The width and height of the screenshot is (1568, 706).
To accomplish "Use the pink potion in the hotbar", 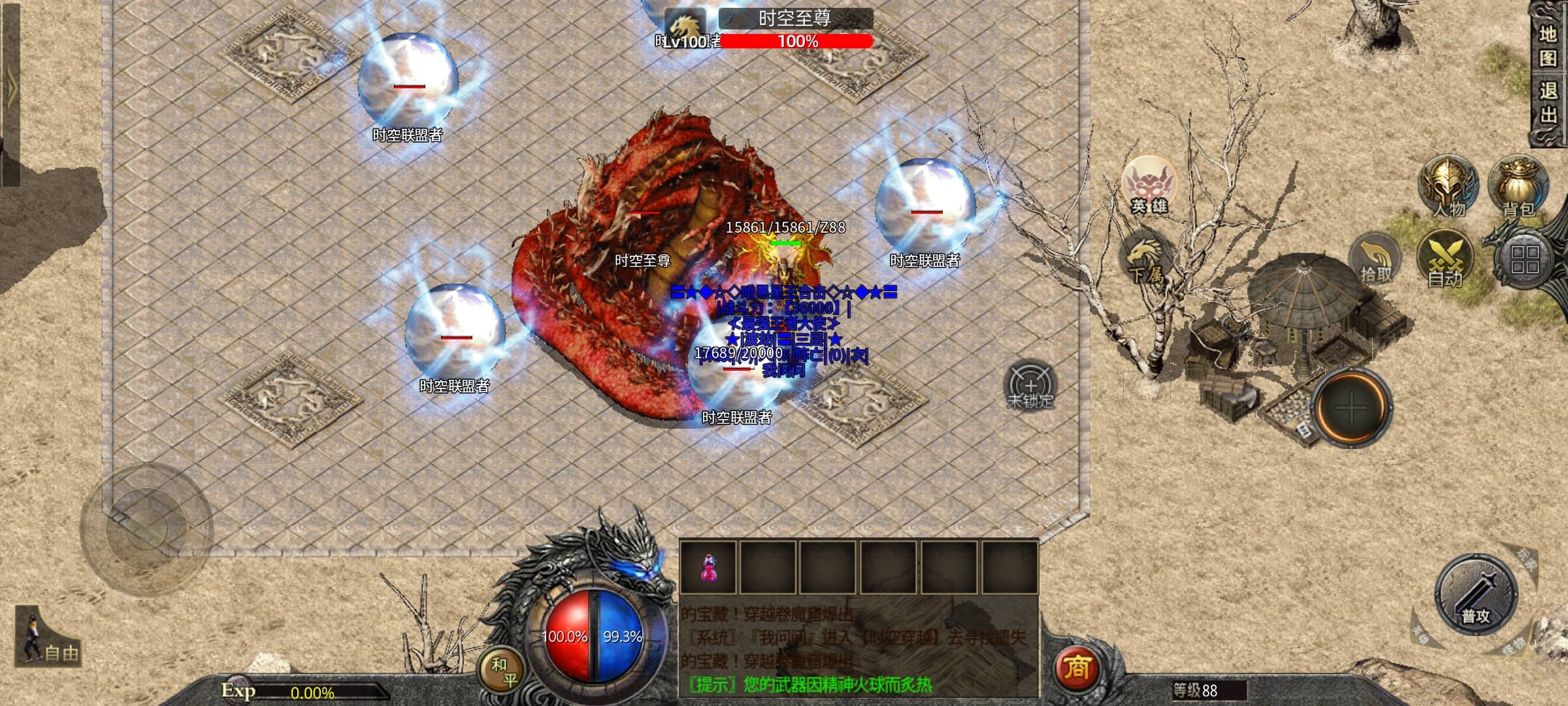I will [x=708, y=567].
